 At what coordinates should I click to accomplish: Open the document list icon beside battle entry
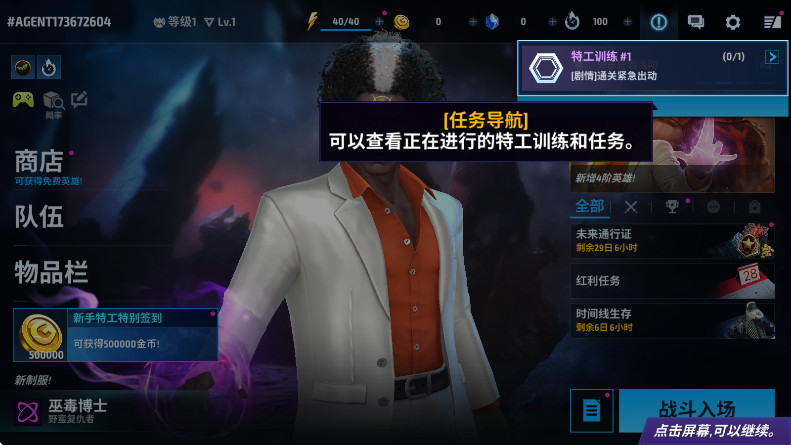tap(591, 410)
